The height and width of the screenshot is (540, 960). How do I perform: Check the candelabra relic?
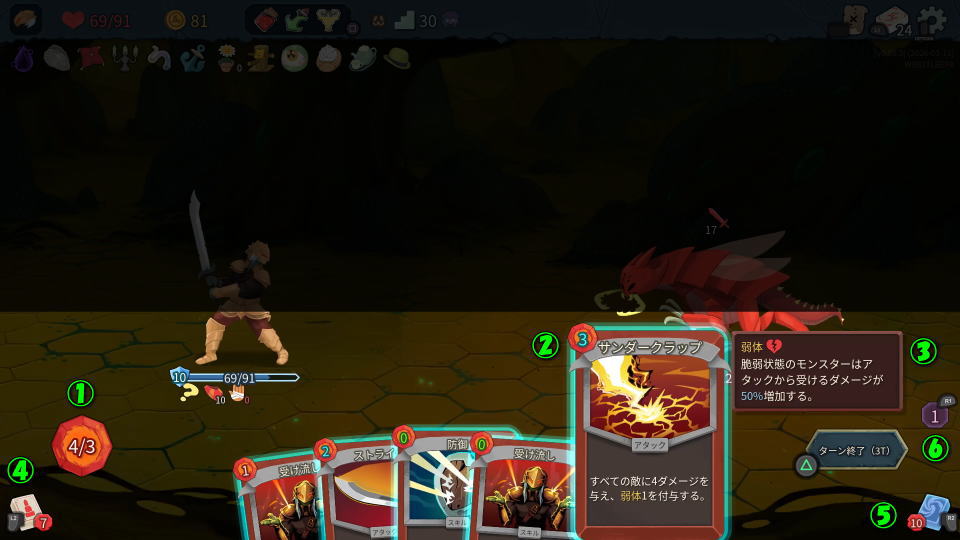coord(124,59)
